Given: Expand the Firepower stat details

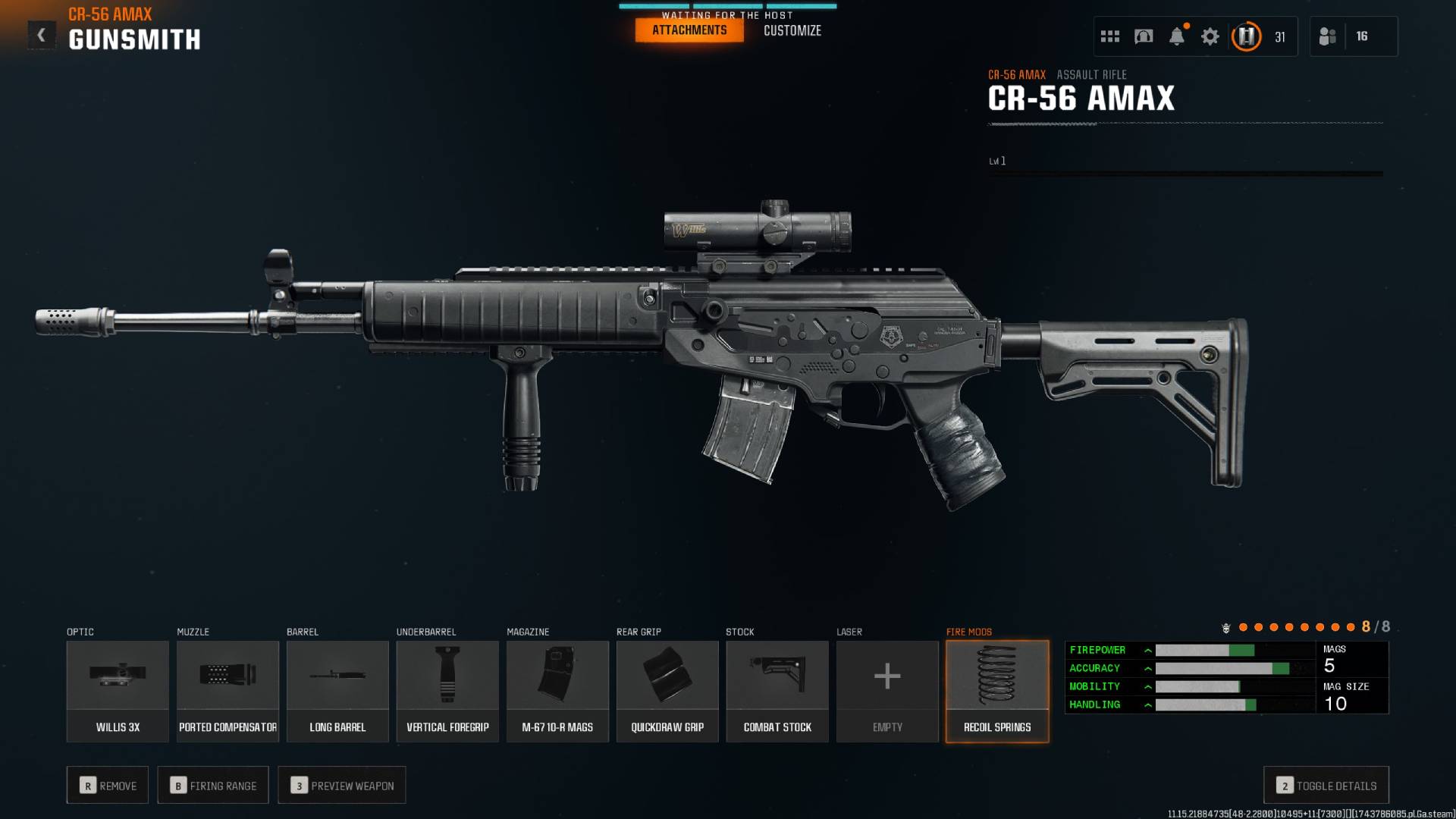Looking at the screenshot, I should (x=1149, y=650).
